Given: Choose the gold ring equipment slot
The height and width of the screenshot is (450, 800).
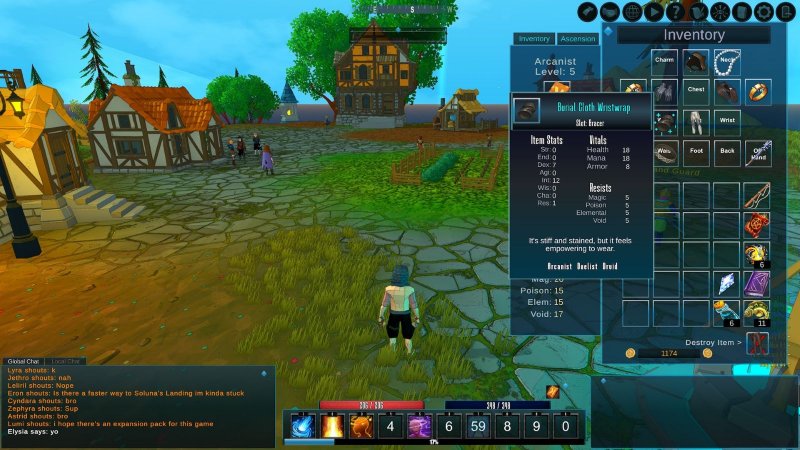Looking at the screenshot, I should [x=758, y=93].
